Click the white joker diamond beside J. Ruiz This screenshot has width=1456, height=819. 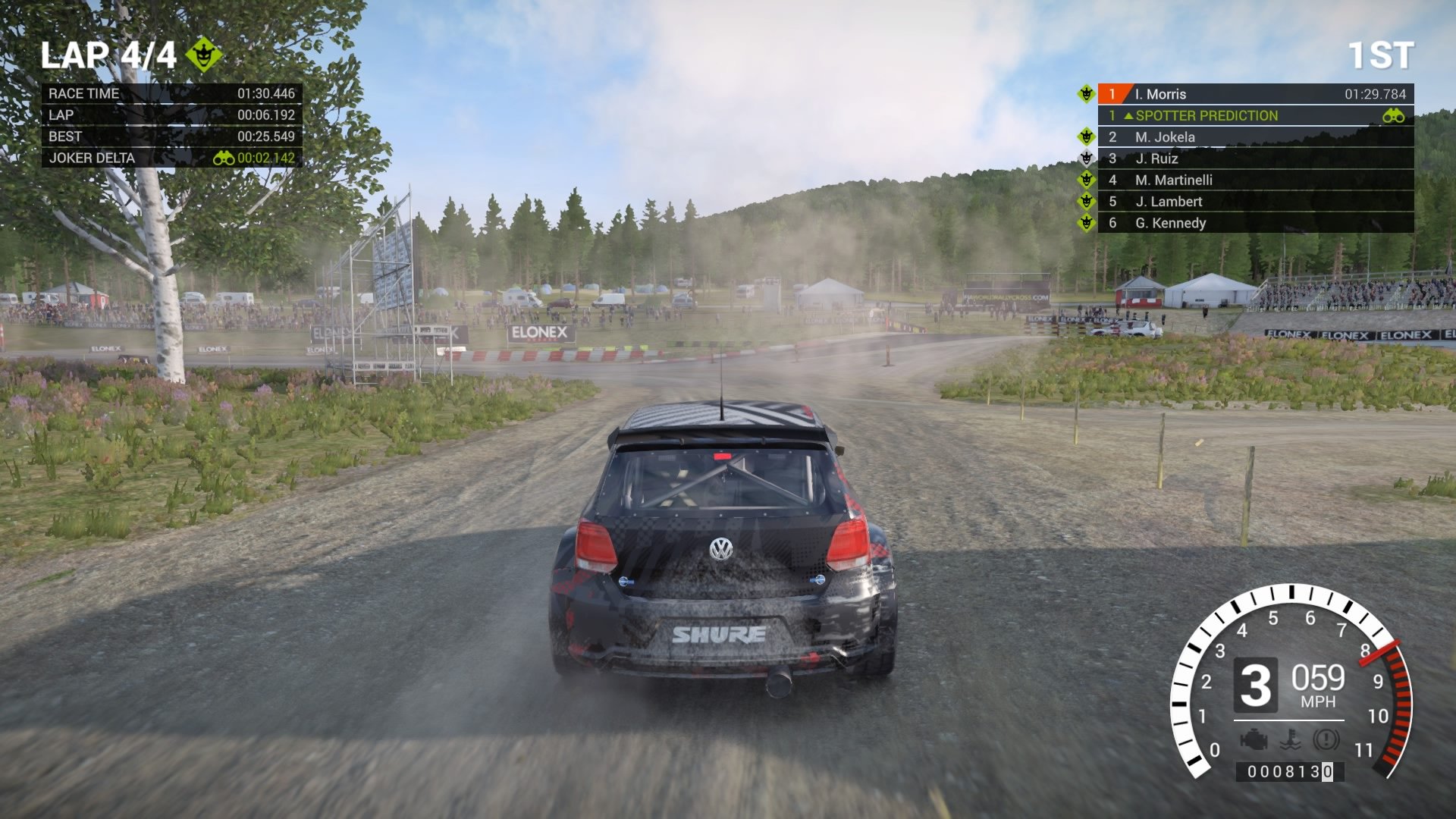(1087, 158)
